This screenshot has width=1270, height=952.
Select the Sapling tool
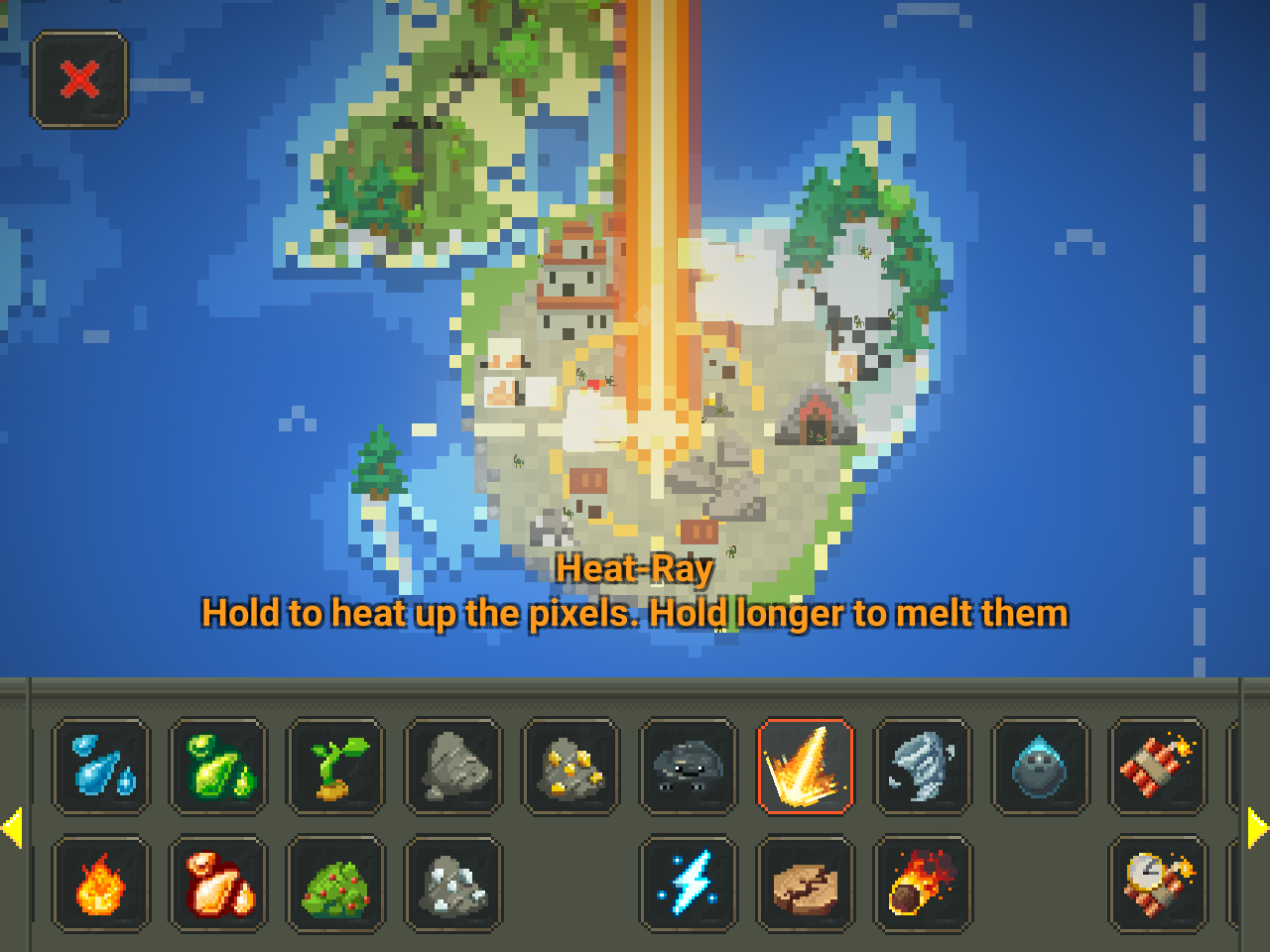(334, 767)
